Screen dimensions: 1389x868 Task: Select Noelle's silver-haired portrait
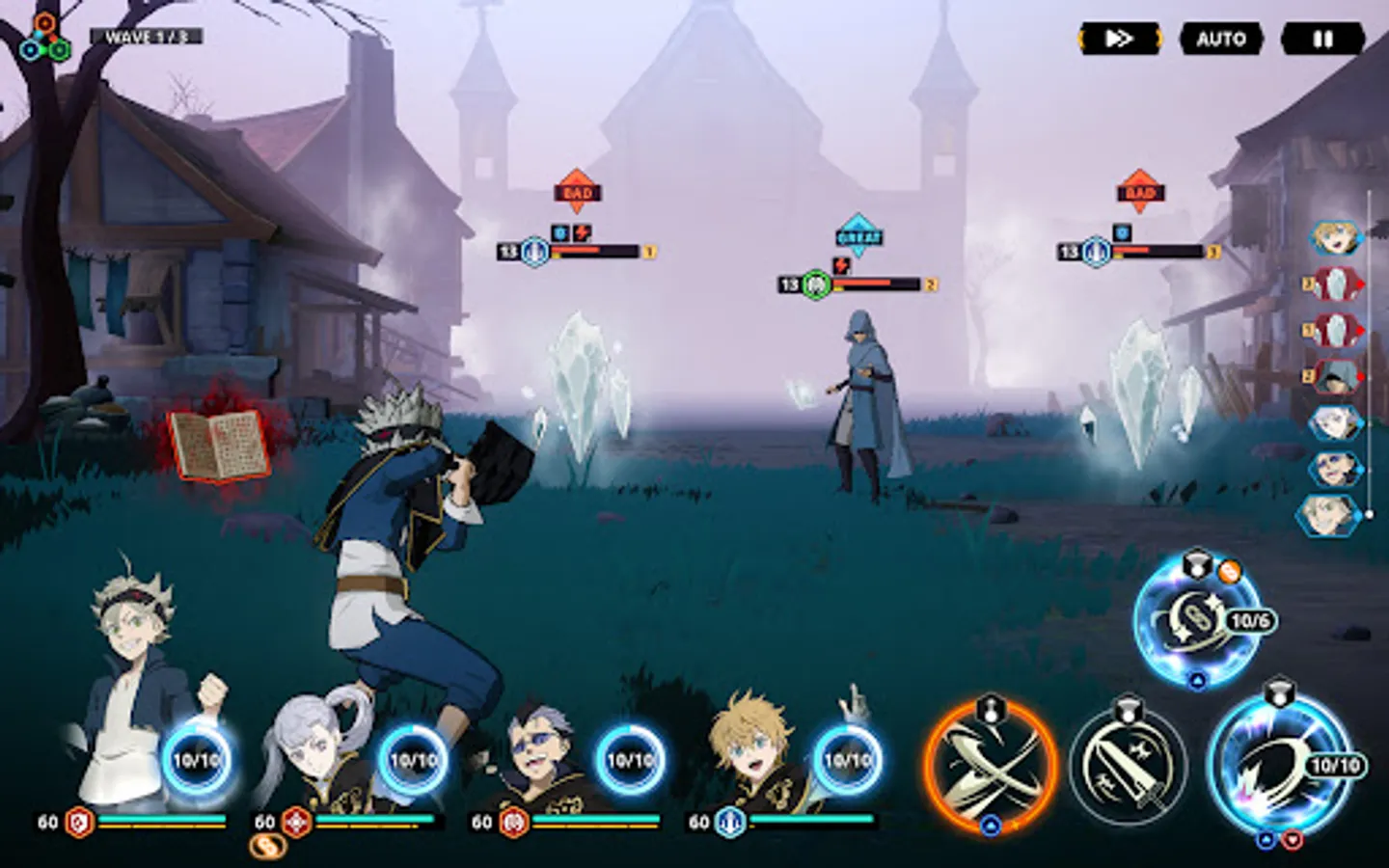click(318, 747)
